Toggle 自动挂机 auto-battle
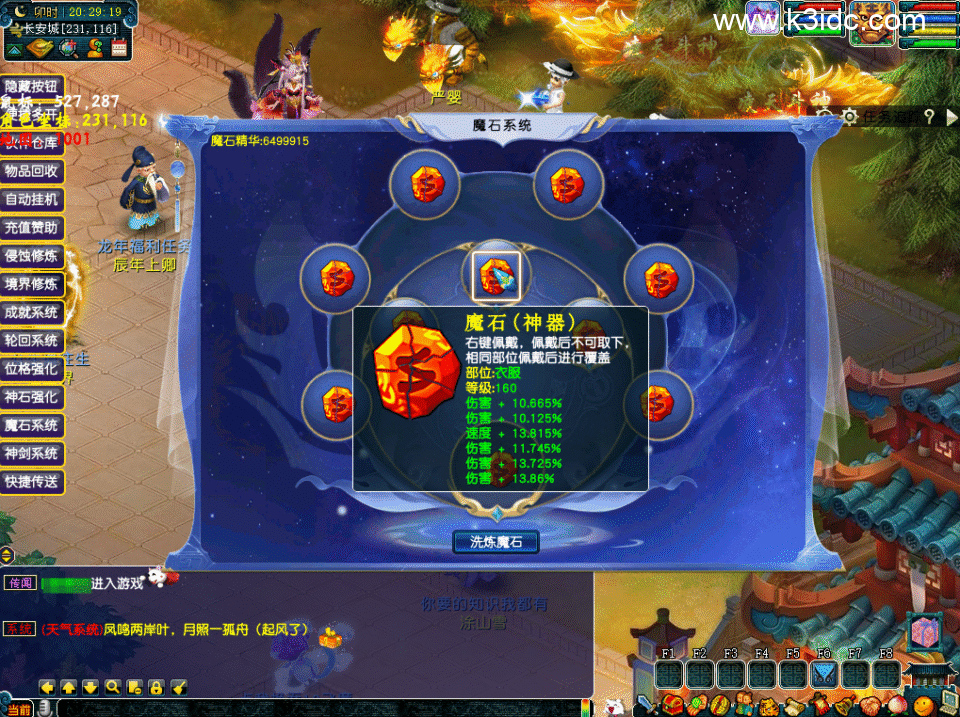960x717 pixels. click(33, 200)
